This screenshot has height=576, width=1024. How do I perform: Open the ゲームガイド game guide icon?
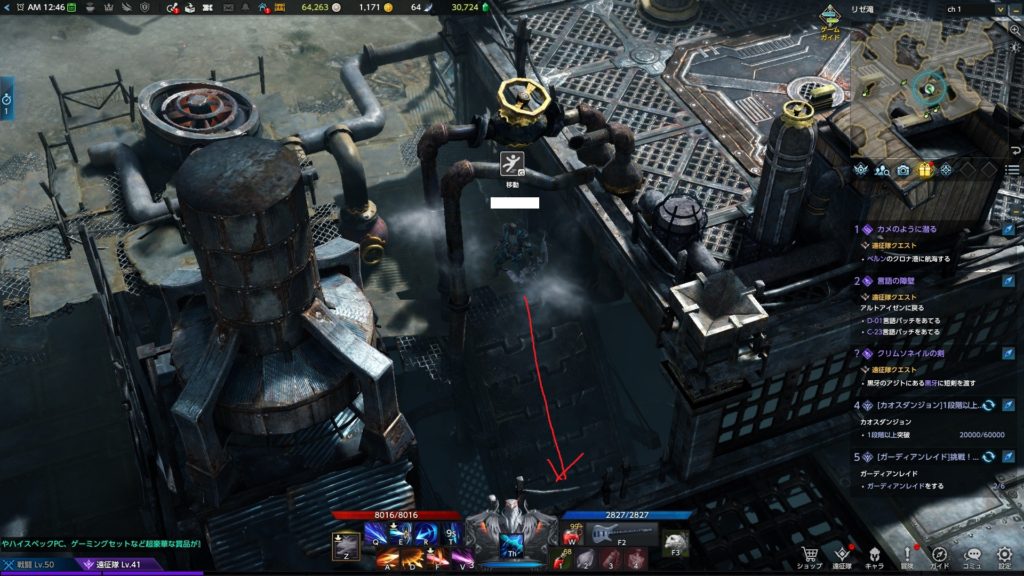coord(831,18)
